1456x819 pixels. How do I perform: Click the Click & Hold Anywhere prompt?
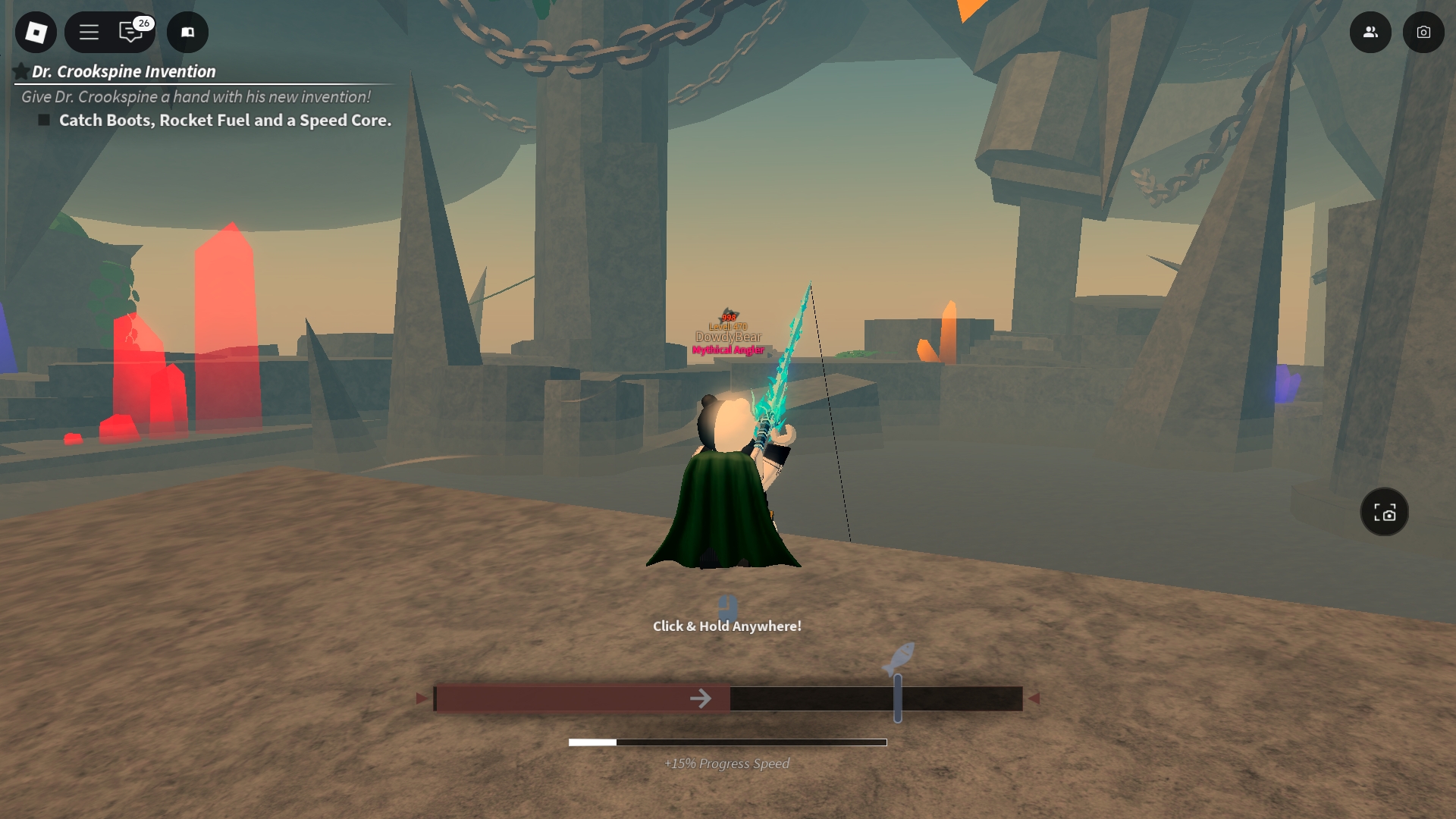tap(726, 626)
